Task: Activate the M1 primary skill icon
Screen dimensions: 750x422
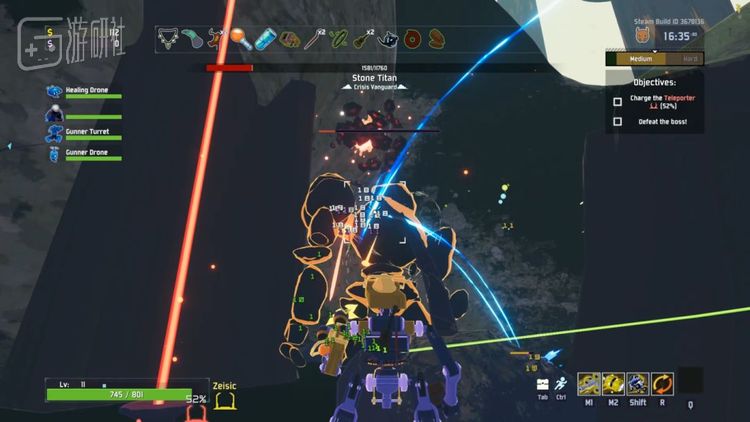Action: 588,383
